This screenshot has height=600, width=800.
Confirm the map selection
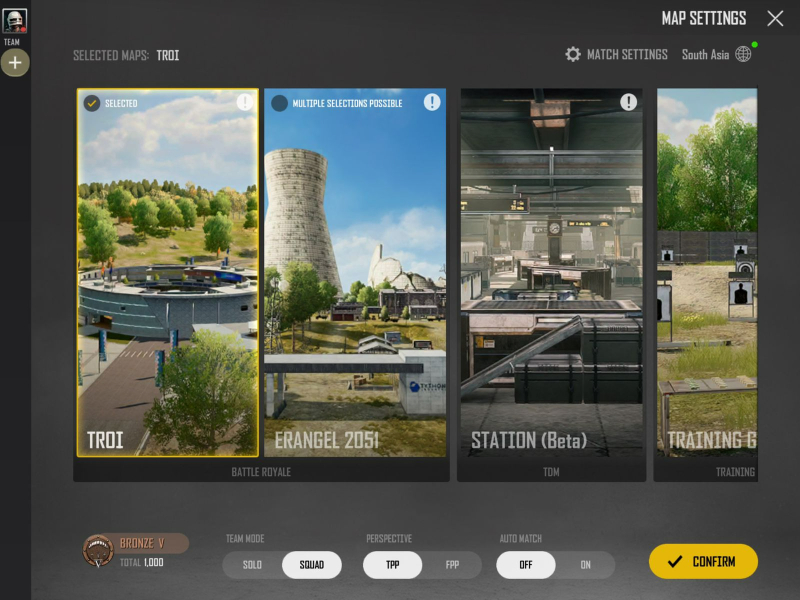(x=703, y=561)
